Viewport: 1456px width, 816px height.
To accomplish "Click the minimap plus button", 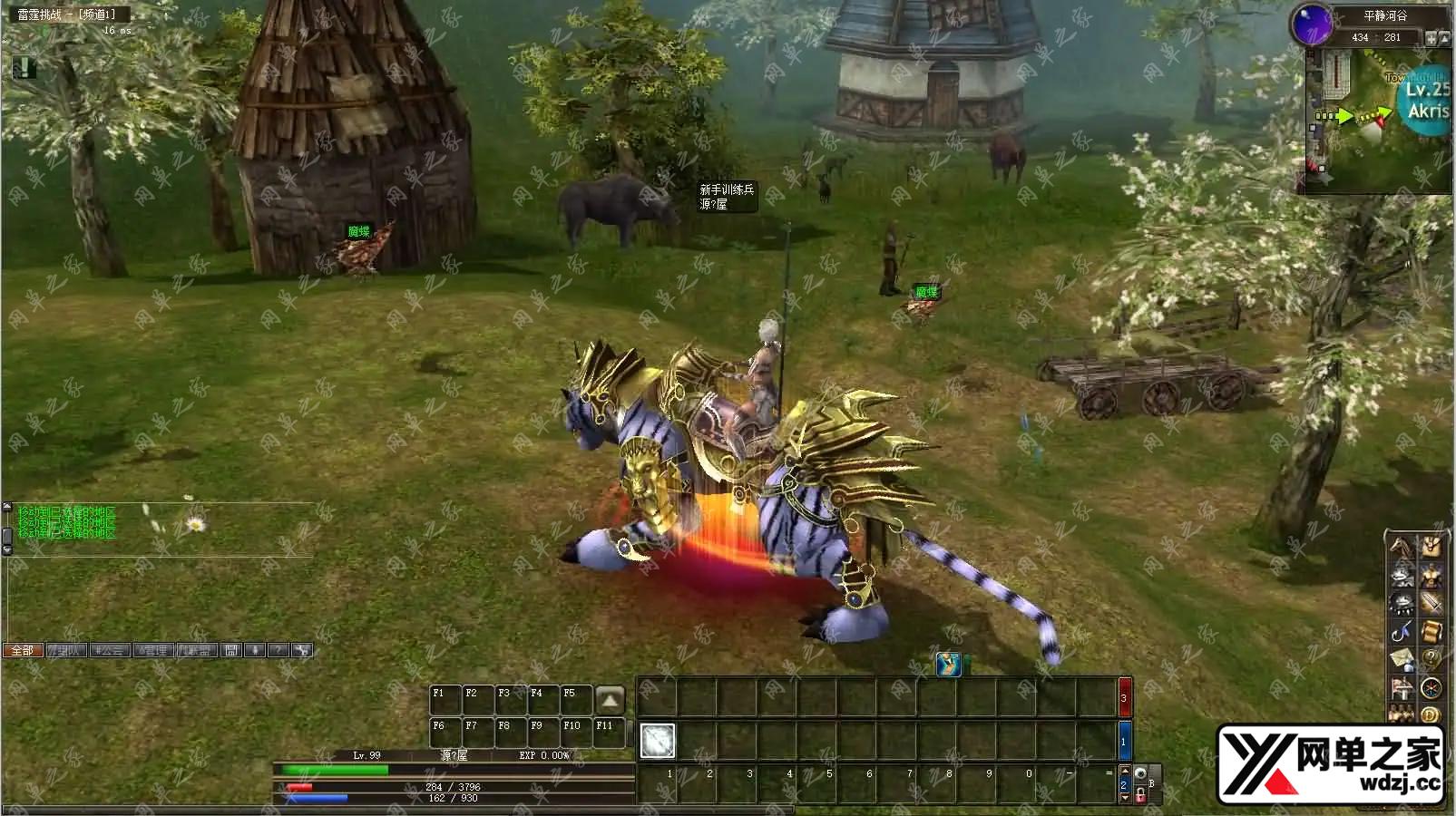I will coord(1432,38).
